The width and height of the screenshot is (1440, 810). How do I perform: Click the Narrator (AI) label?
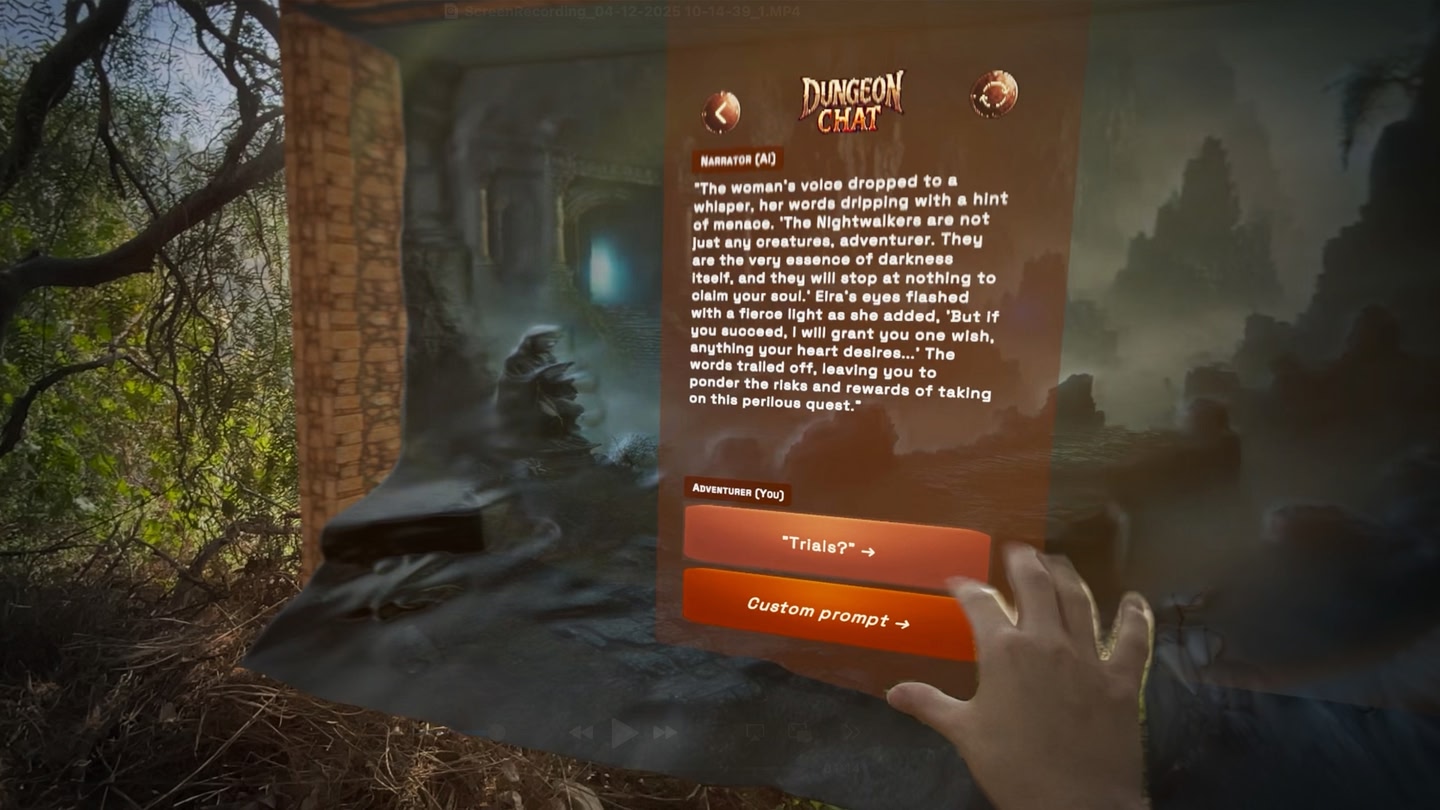739,159
